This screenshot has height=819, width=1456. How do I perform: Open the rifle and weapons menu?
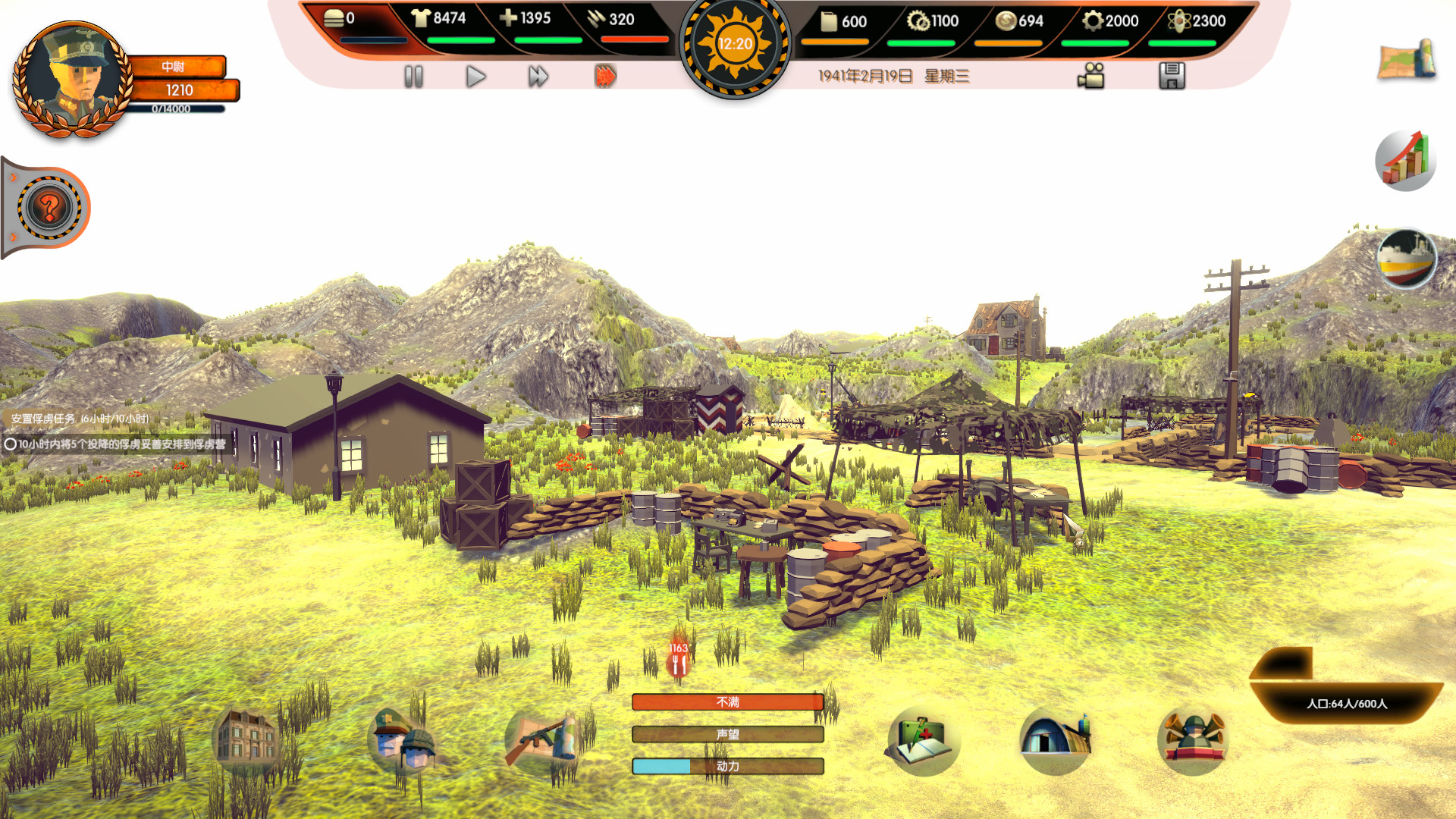544,740
